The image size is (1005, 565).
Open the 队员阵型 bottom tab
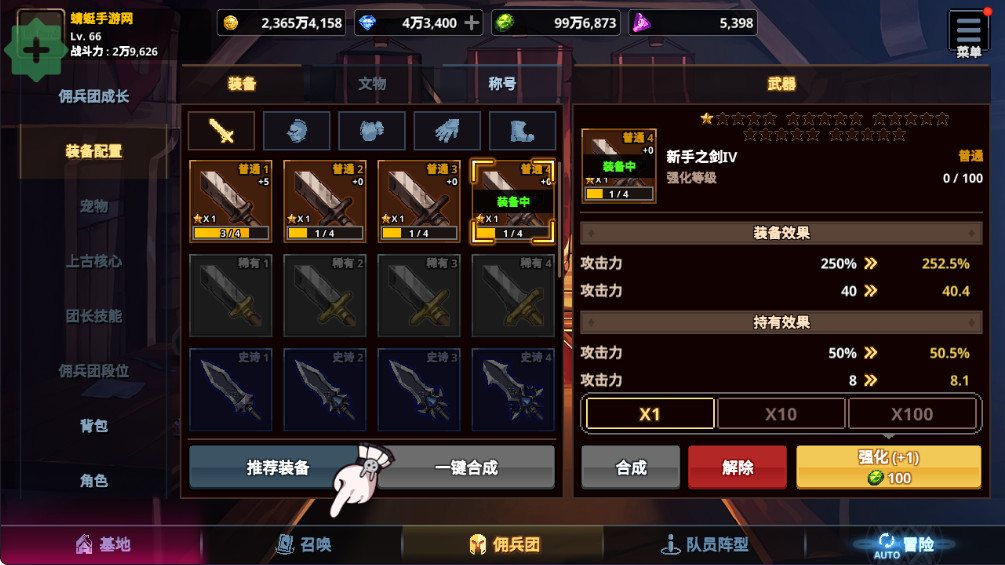click(x=704, y=545)
